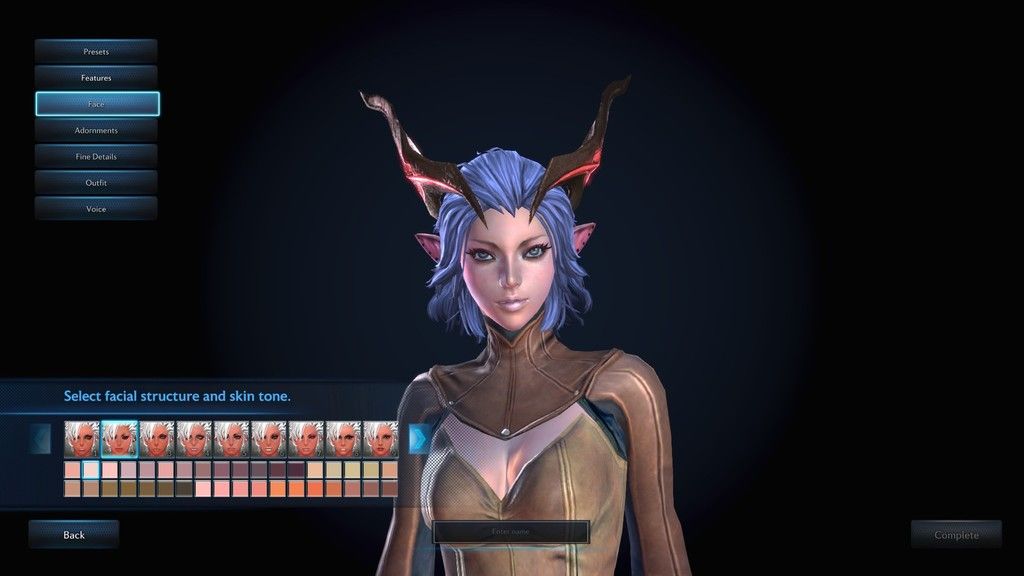Select the Features category
This screenshot has width=1024, height=576.
96,77
